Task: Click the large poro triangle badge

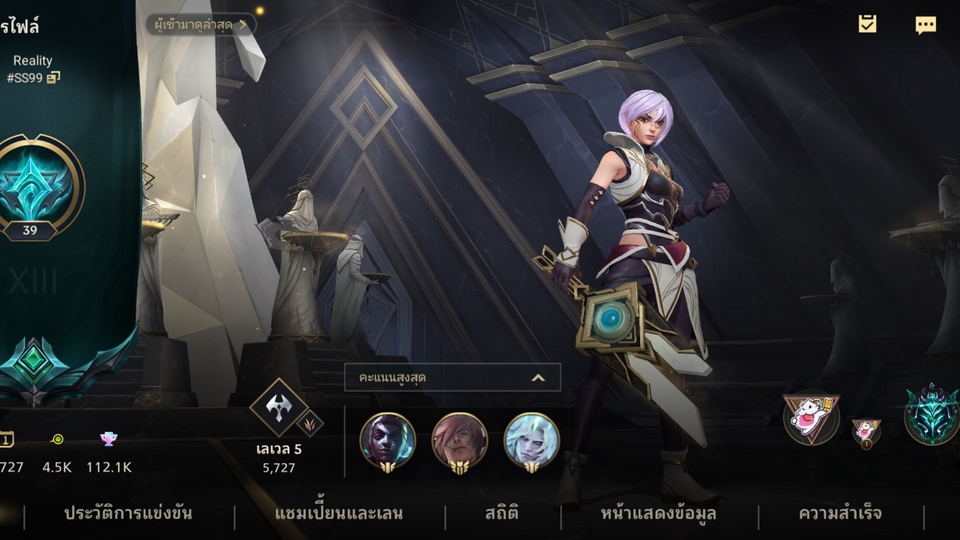Action: click(x=811, y=417)
